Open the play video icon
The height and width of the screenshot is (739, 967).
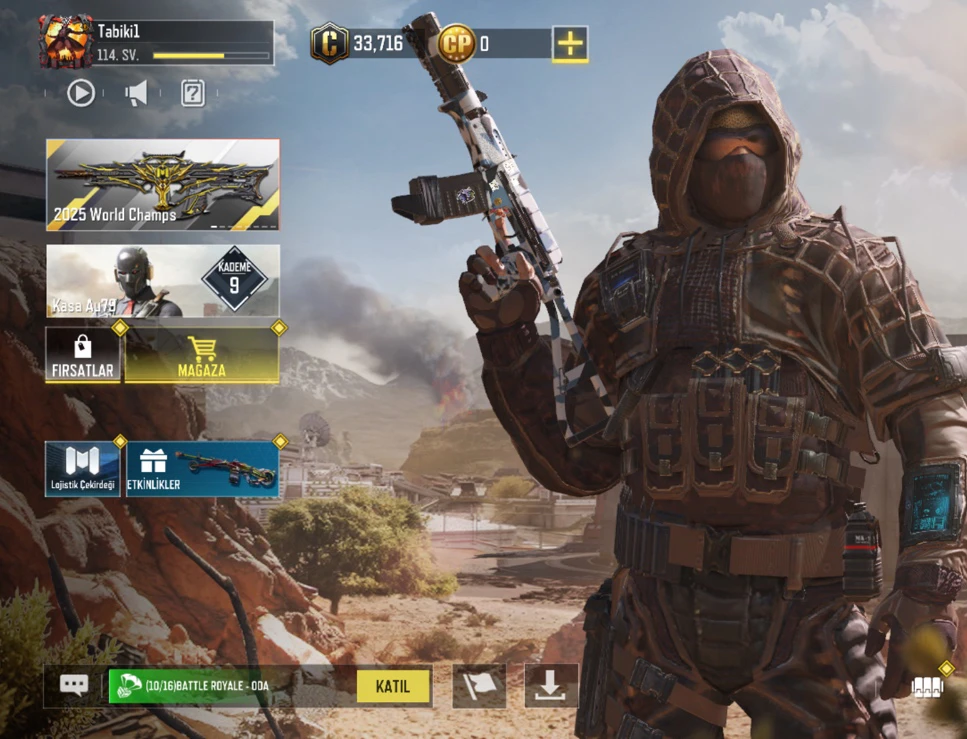point(81,93)
